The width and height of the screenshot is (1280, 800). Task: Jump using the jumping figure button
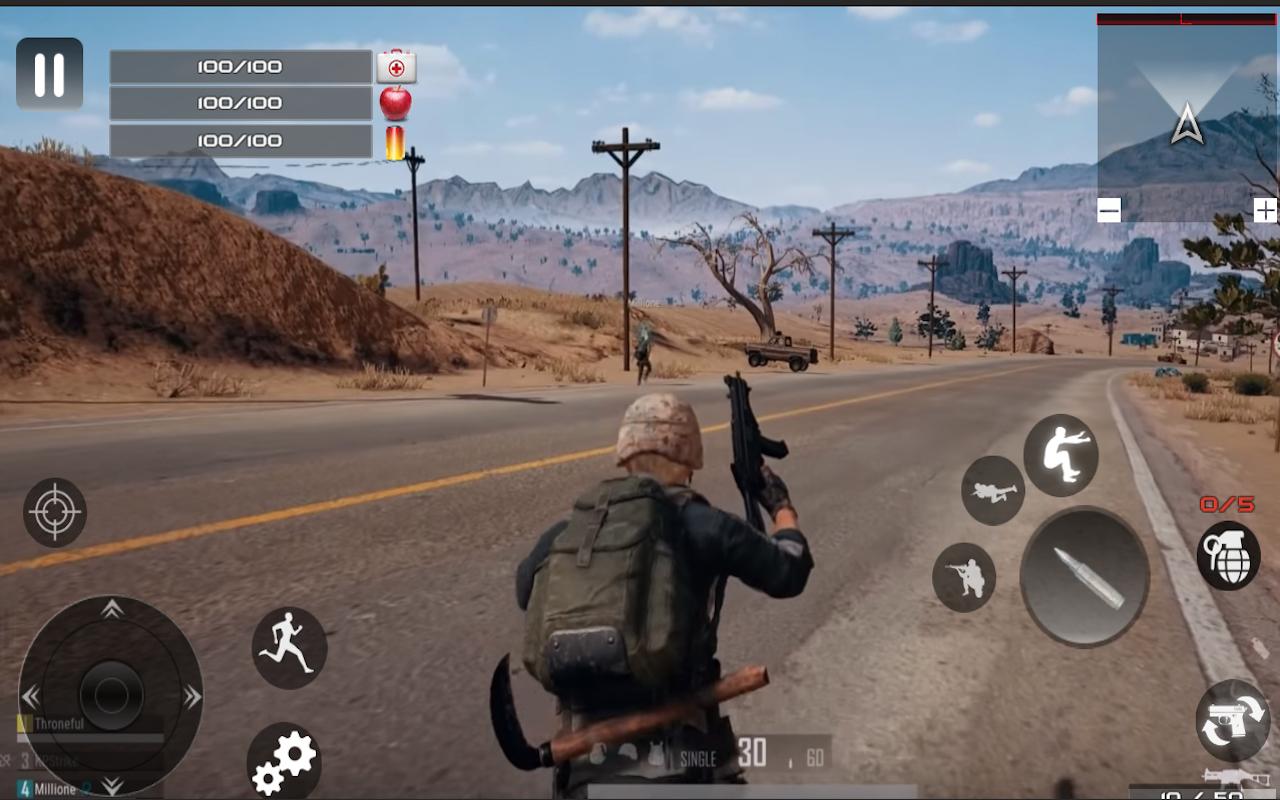coord(1061,455)
